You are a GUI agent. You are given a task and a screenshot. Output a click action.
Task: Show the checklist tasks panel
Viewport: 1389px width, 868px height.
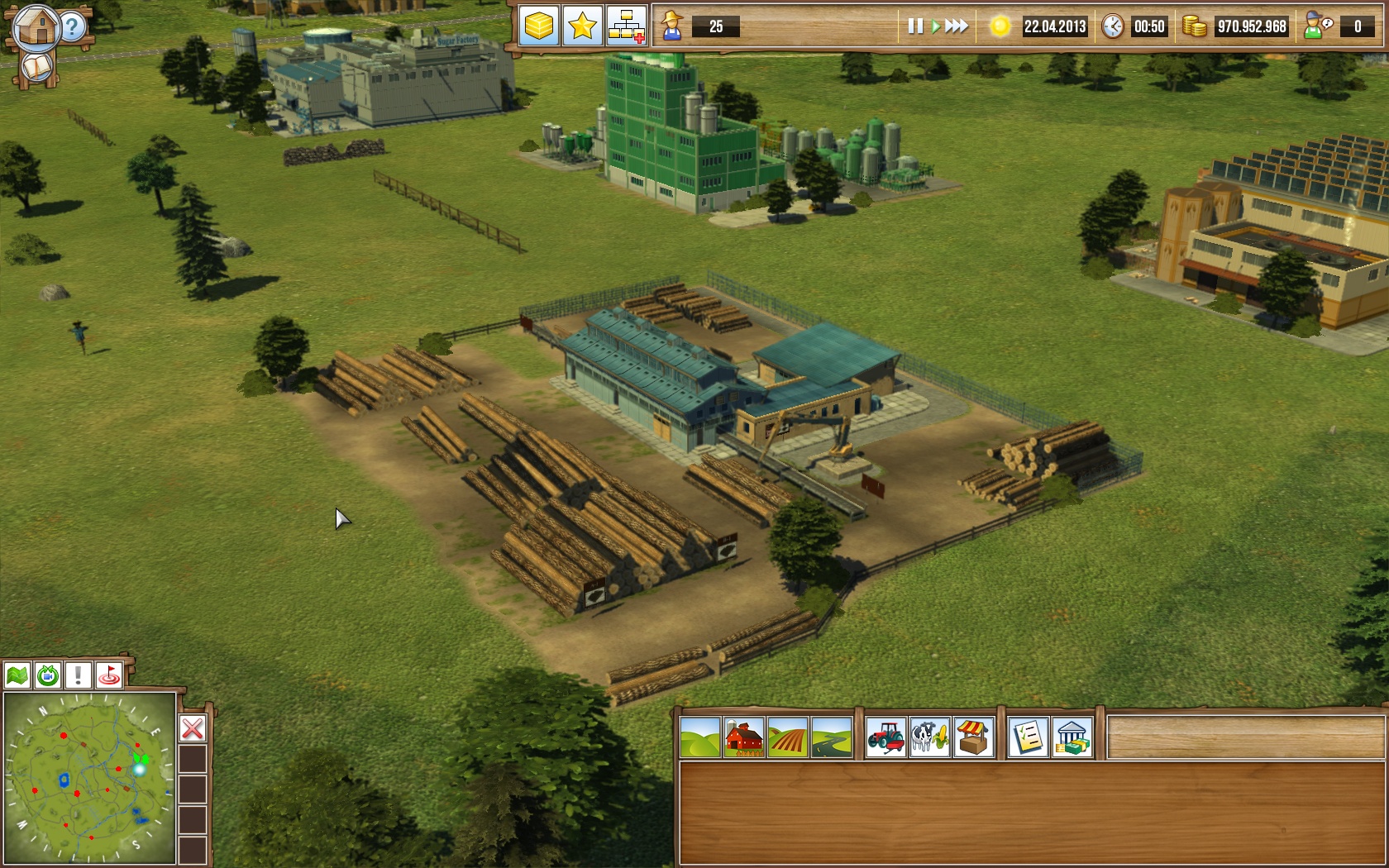click(1028, 737)
